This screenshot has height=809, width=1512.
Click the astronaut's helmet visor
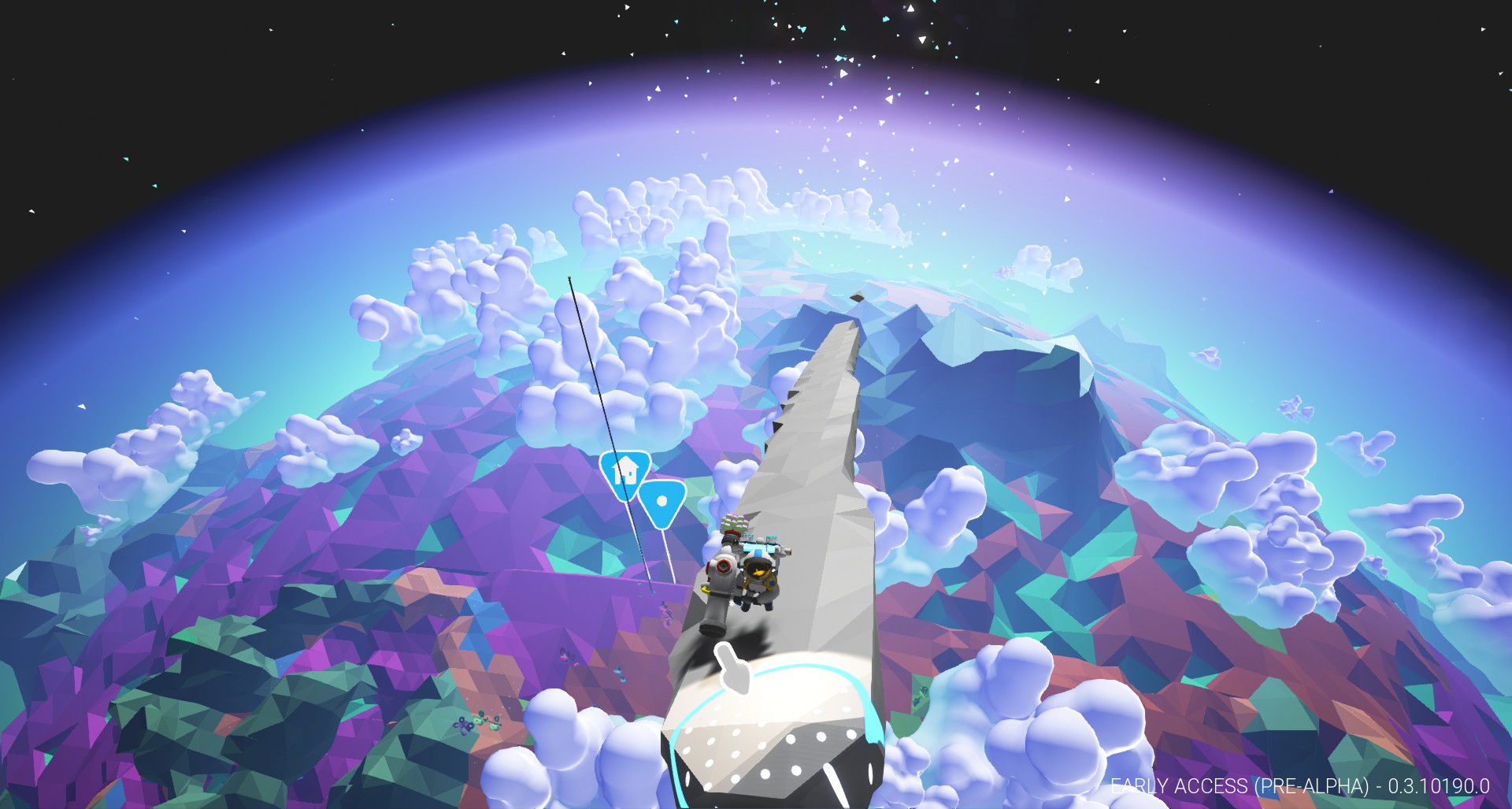pyautogui.click(x=758, y=570)
